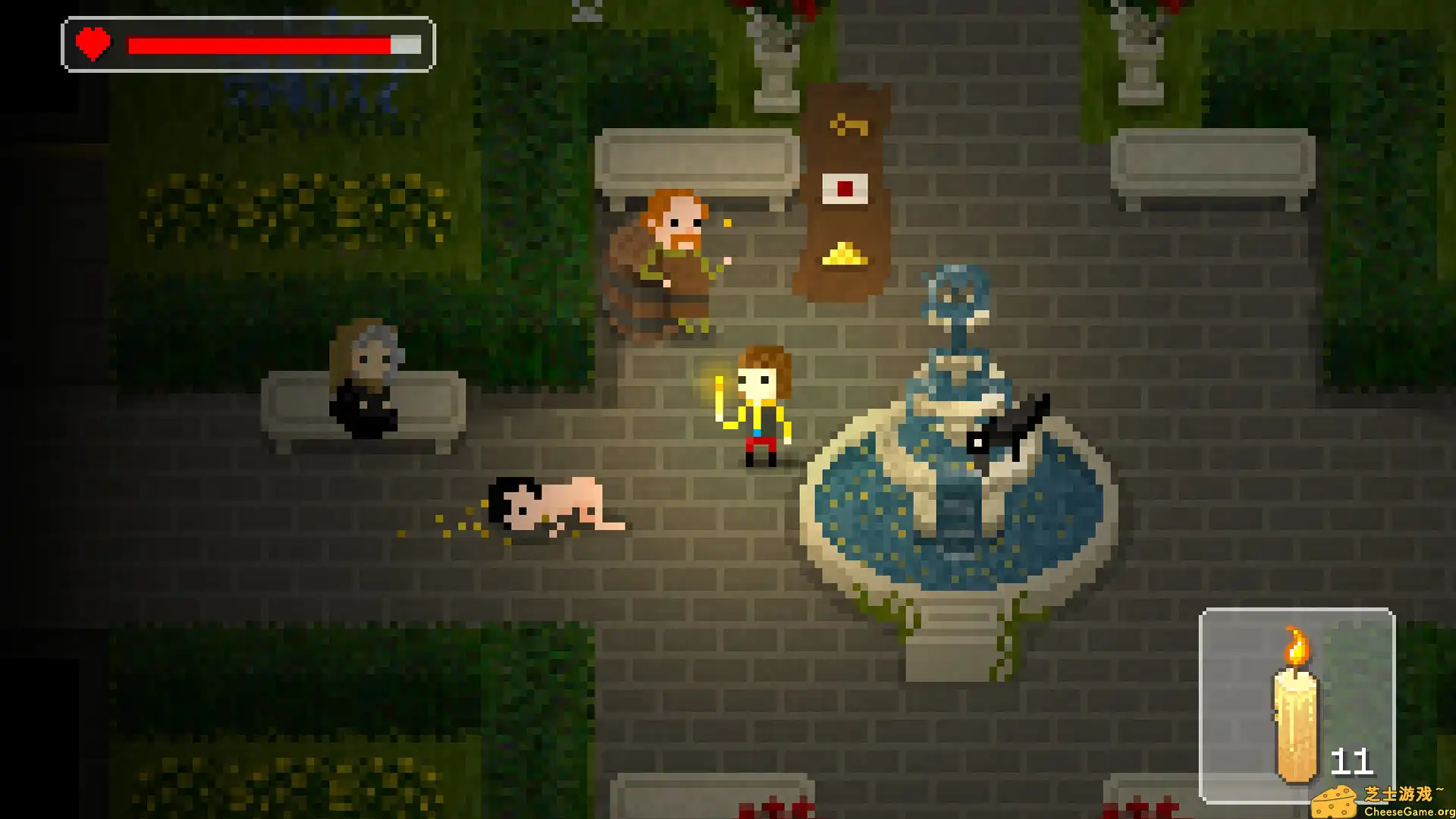Click the heart icon beside the health bar
Screen dimensions: 1456x819
tap(93, 44)
